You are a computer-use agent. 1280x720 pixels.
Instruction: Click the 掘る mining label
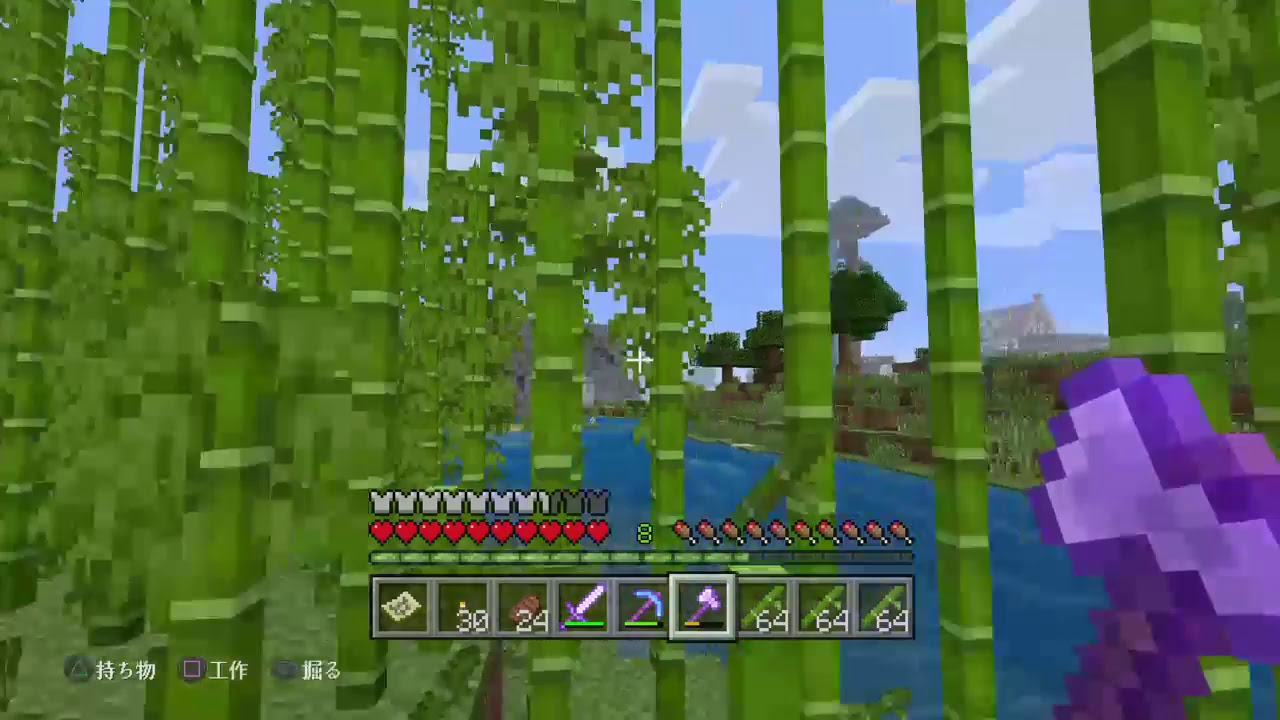(x=321, y=671)
